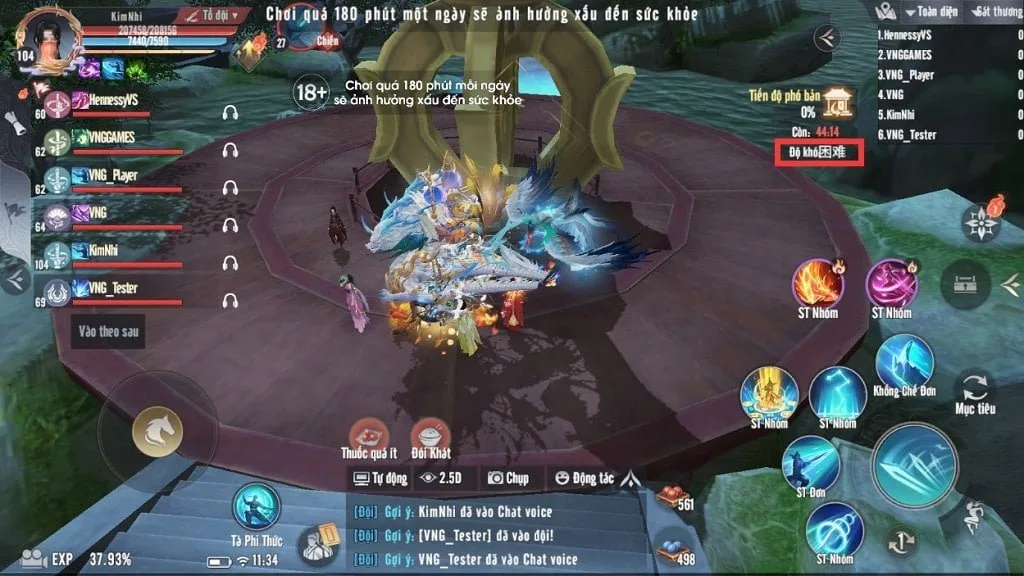
Task: Cast the Khống Chế Đơn ice skill
Action: coord(904,362)
